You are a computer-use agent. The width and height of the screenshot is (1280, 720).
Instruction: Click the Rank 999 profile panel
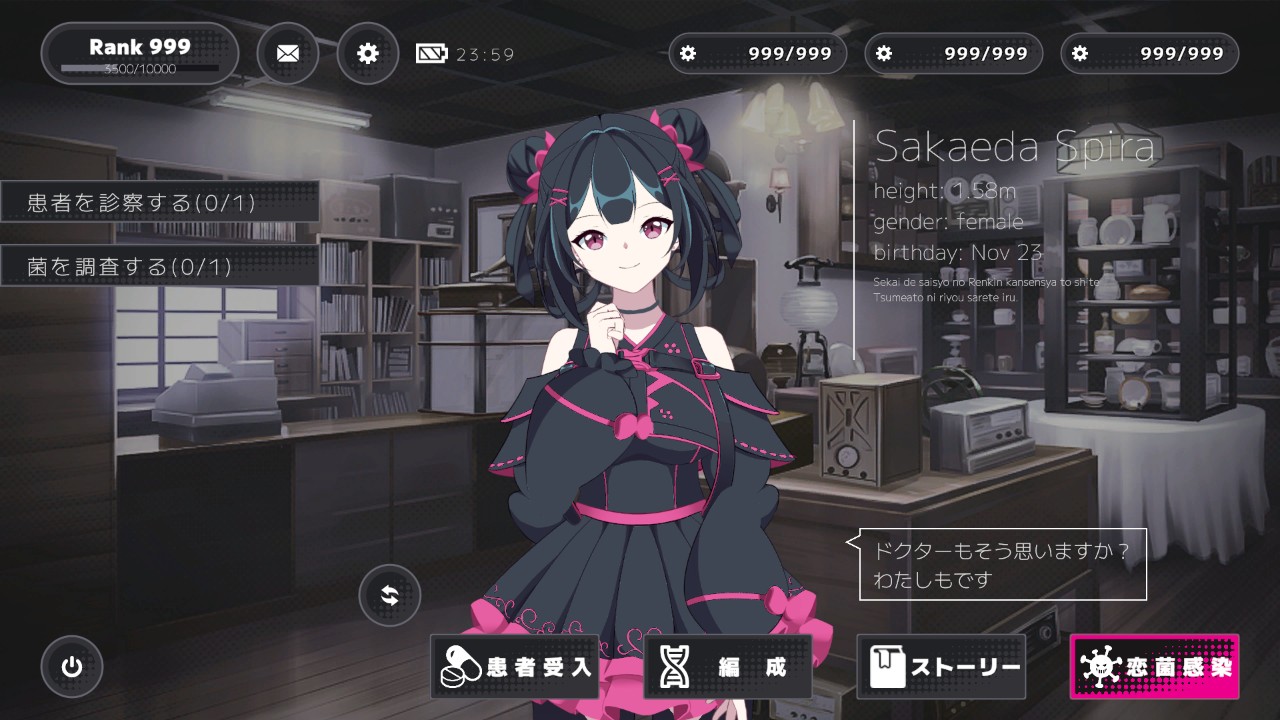click(x=140, y=53)
